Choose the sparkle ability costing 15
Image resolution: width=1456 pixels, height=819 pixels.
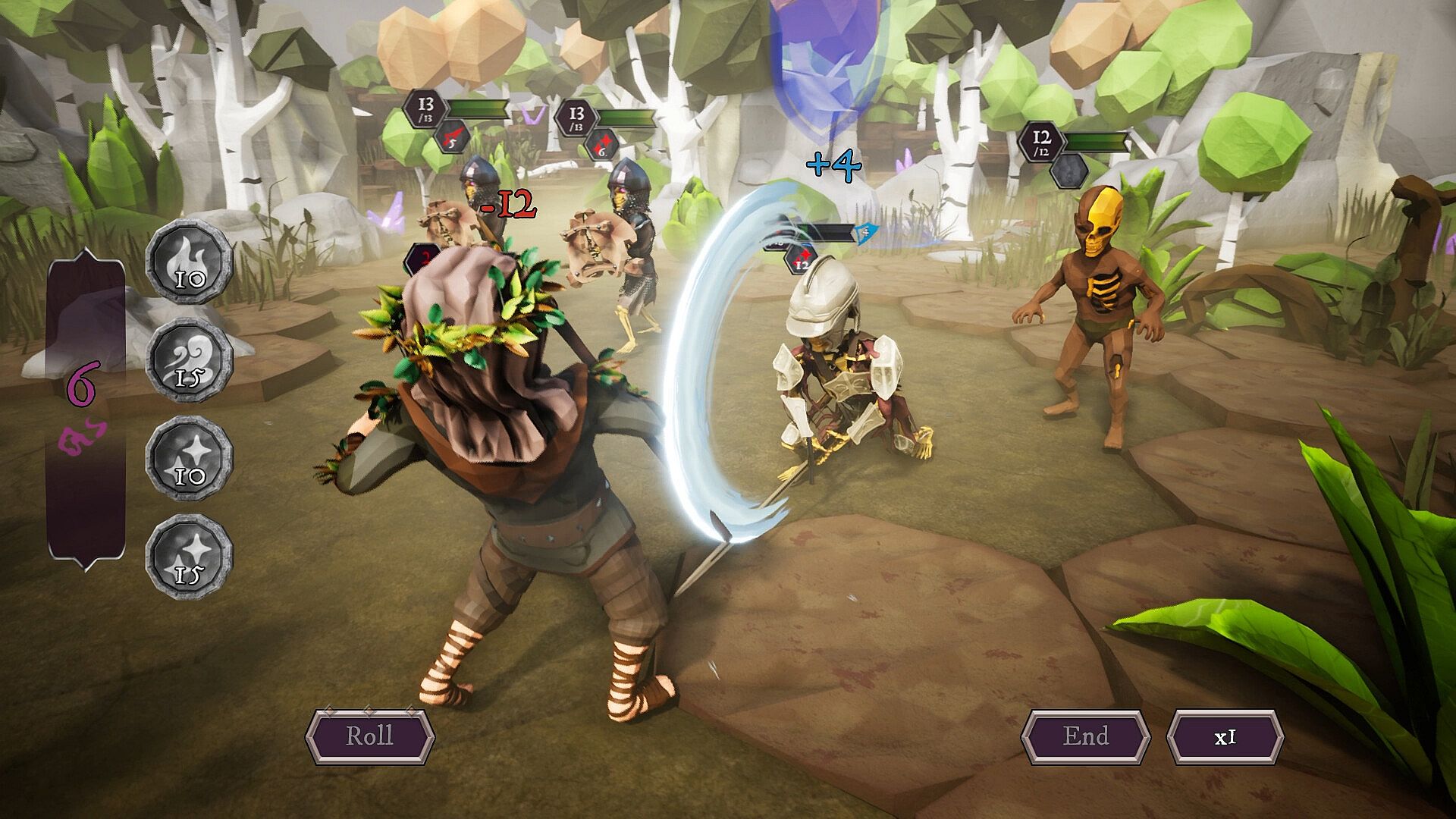189,557
